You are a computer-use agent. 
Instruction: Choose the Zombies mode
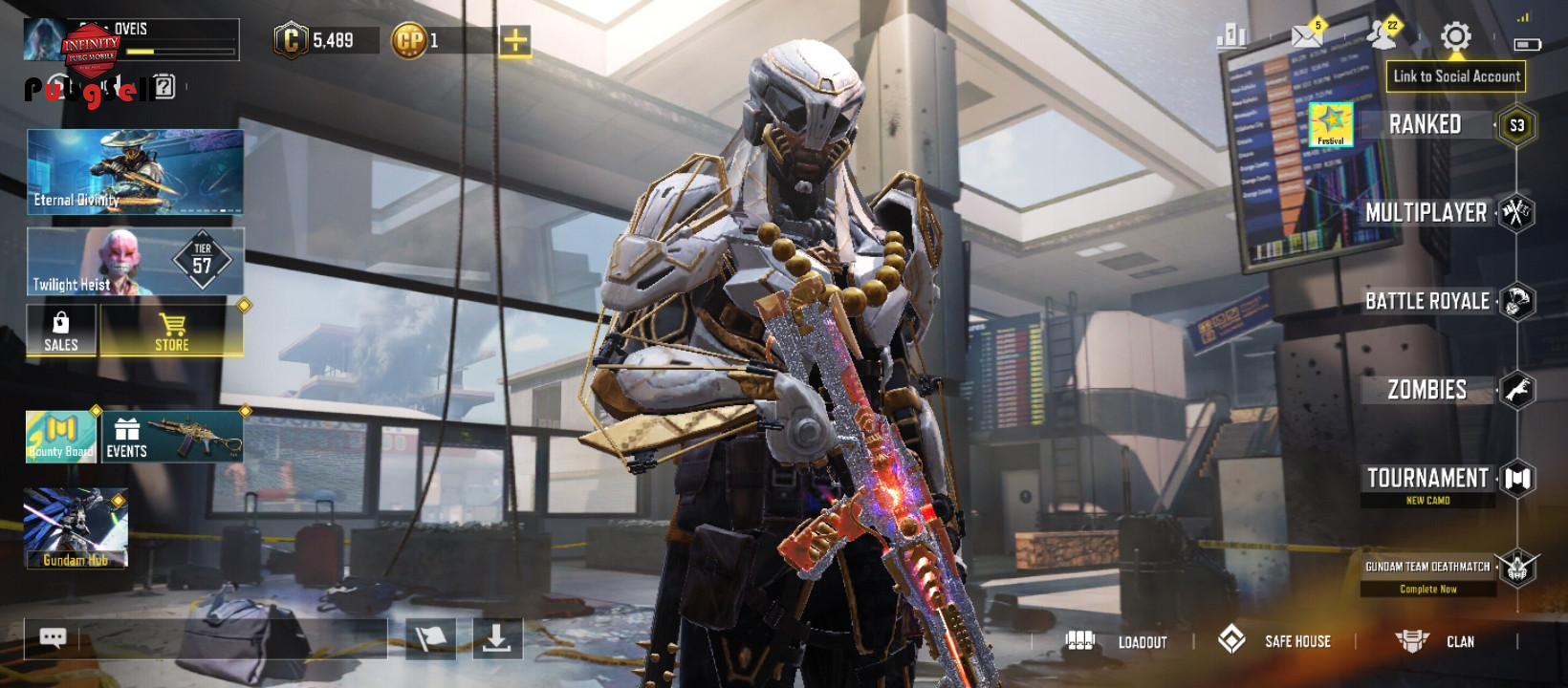[x=1427, y=390]
